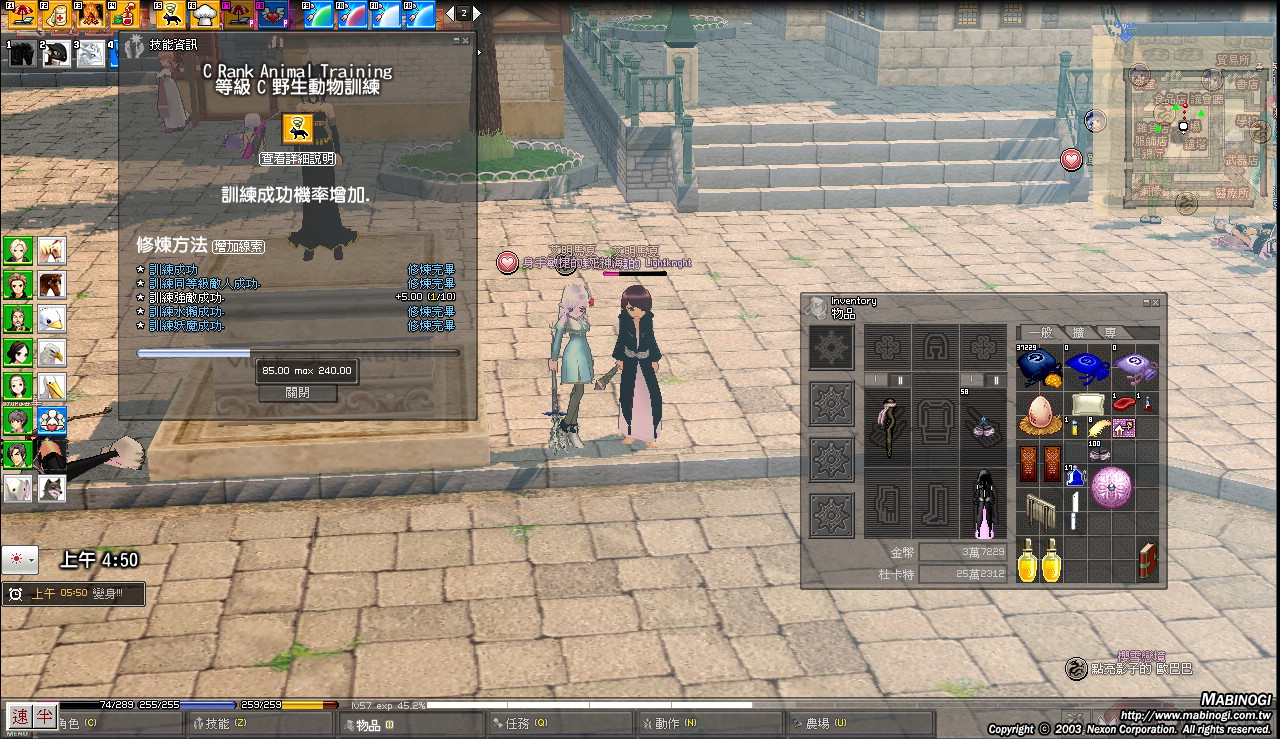Click the town minimap

coord(1187,129)
